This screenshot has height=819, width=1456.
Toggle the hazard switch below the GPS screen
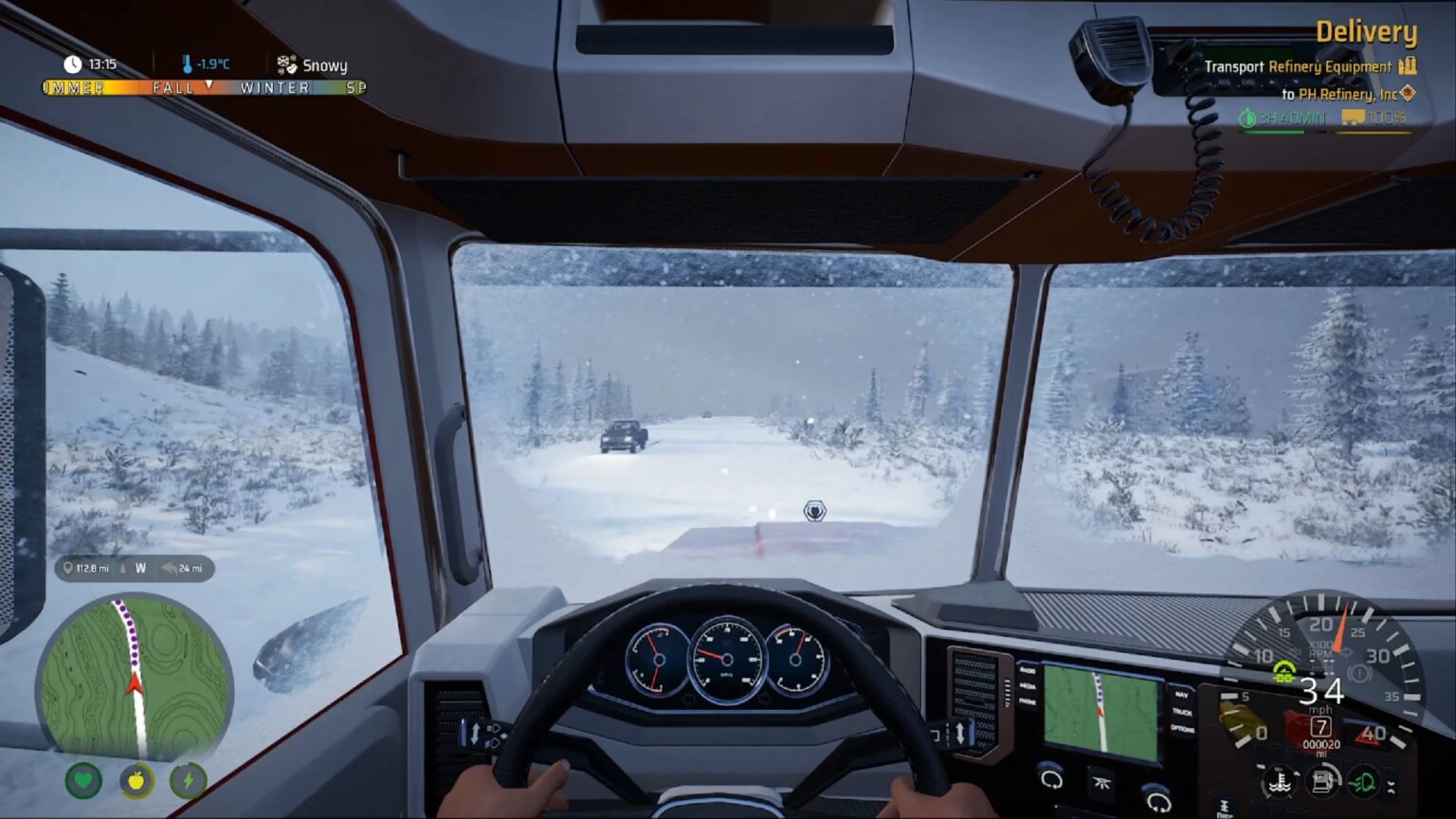pos(1101,782)
